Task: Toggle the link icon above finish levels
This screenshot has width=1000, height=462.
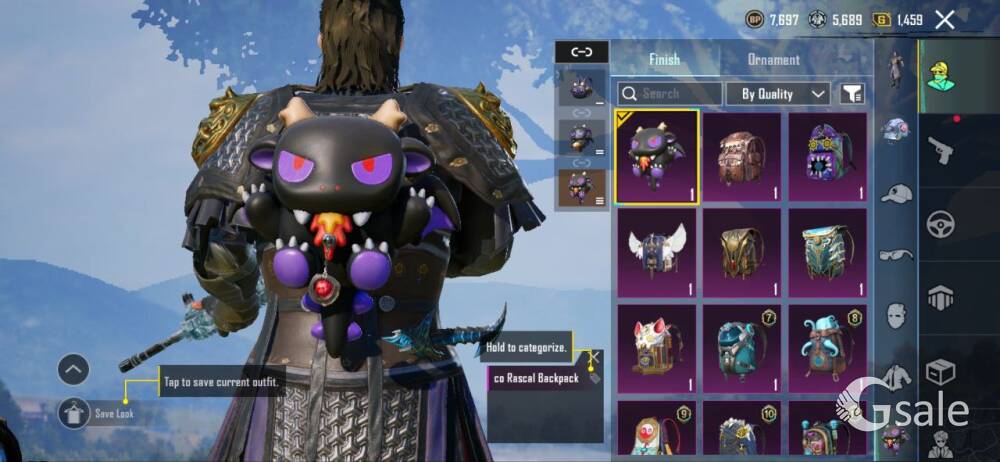Action: pos(581,52)
